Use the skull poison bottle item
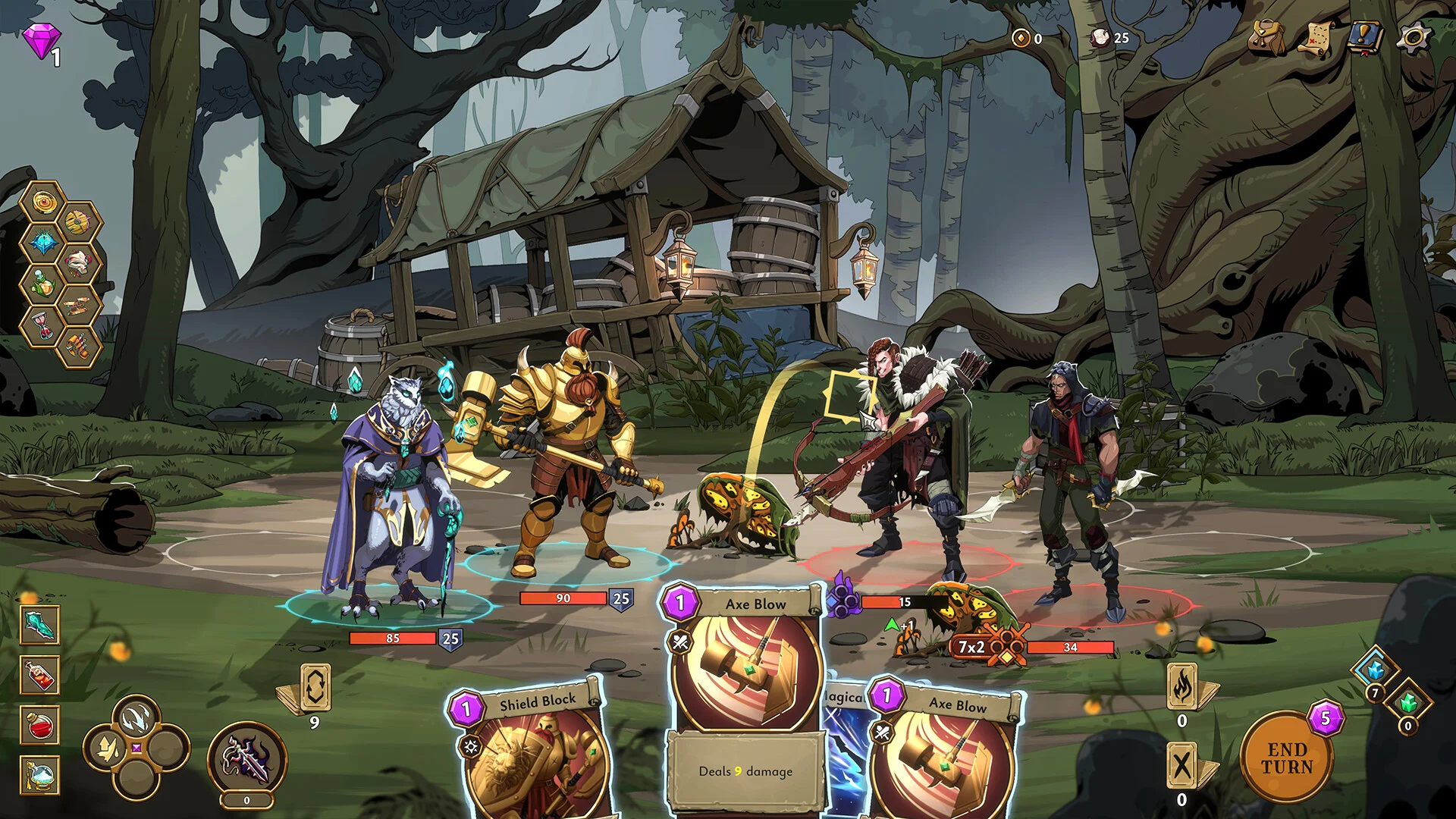Image resolution: width=1456 pixels, height=819 pixels. (40, 675)
